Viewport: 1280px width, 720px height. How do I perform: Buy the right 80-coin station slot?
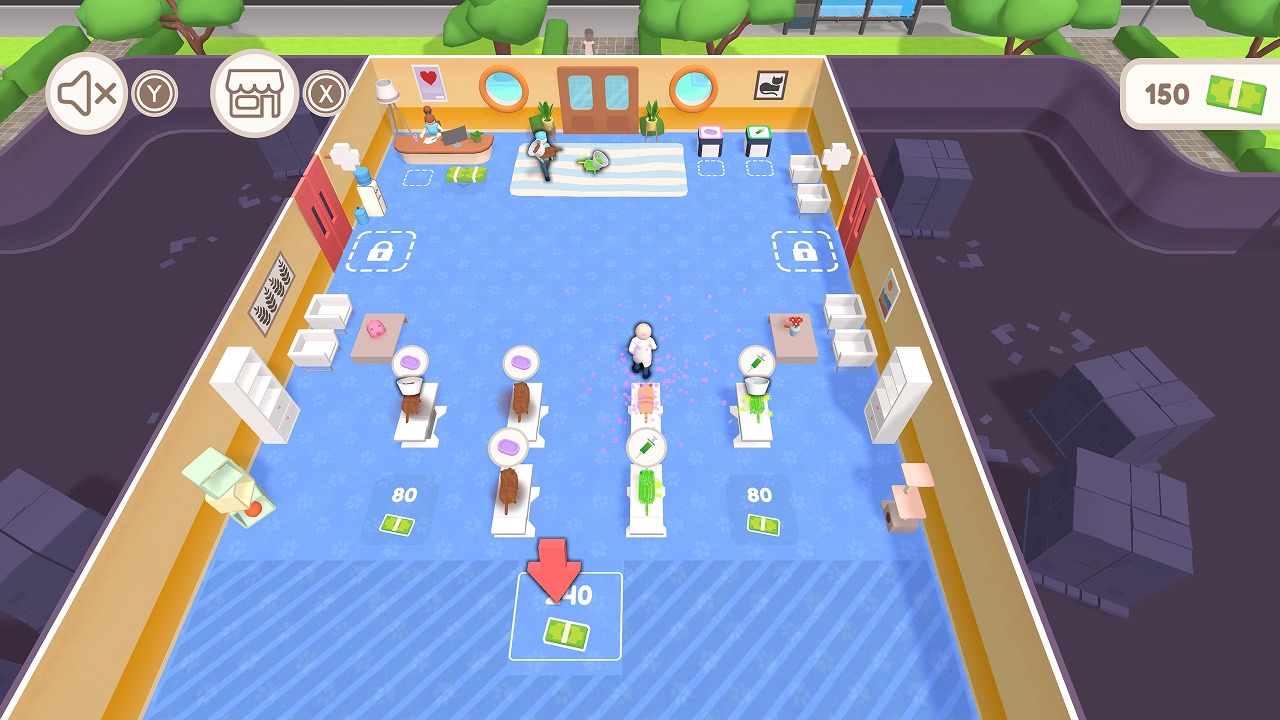pyautogui.click(x=761, y=509)
